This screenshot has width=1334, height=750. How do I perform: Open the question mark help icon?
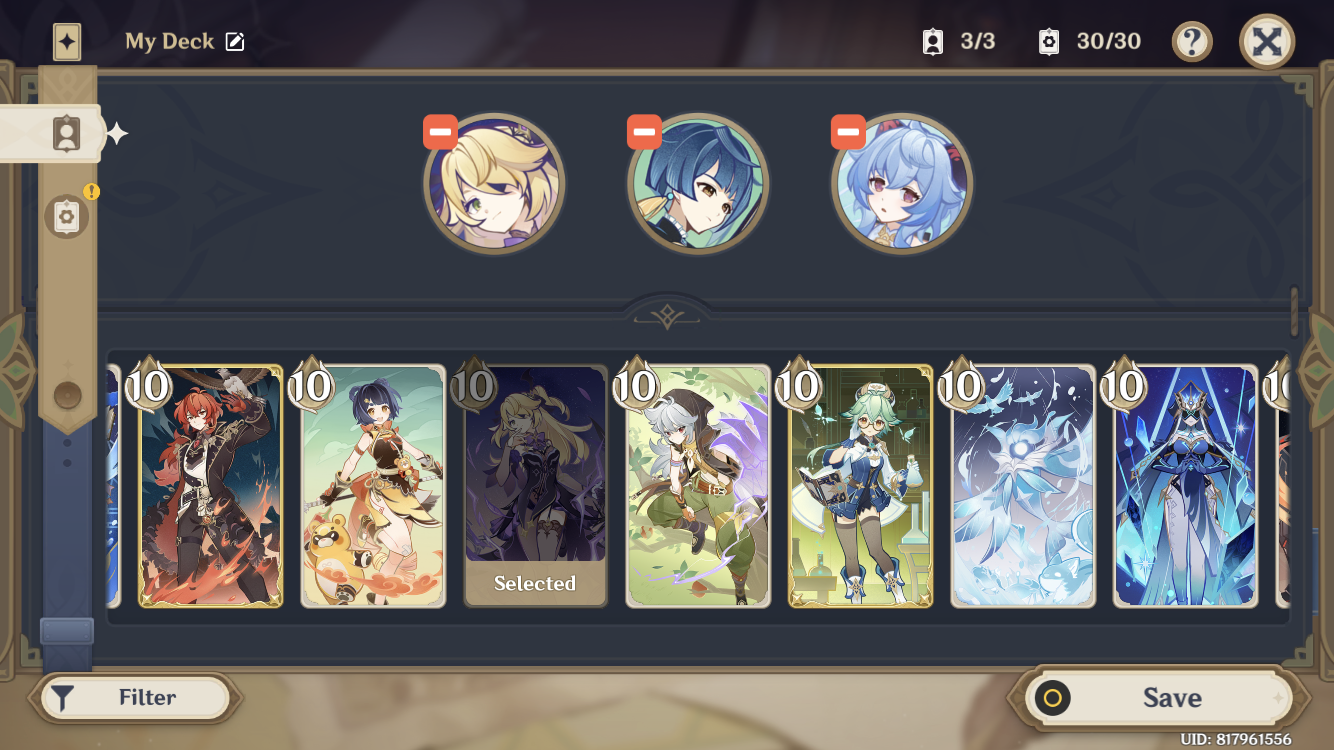(x=1191, y=41)
